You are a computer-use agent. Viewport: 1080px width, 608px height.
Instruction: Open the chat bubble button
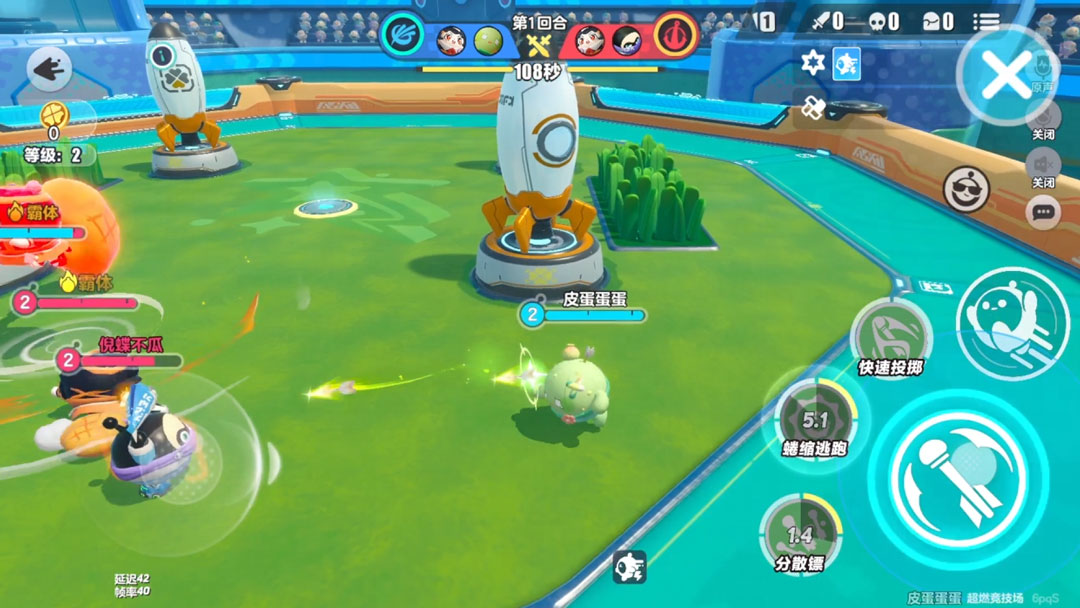[1043, 212]
